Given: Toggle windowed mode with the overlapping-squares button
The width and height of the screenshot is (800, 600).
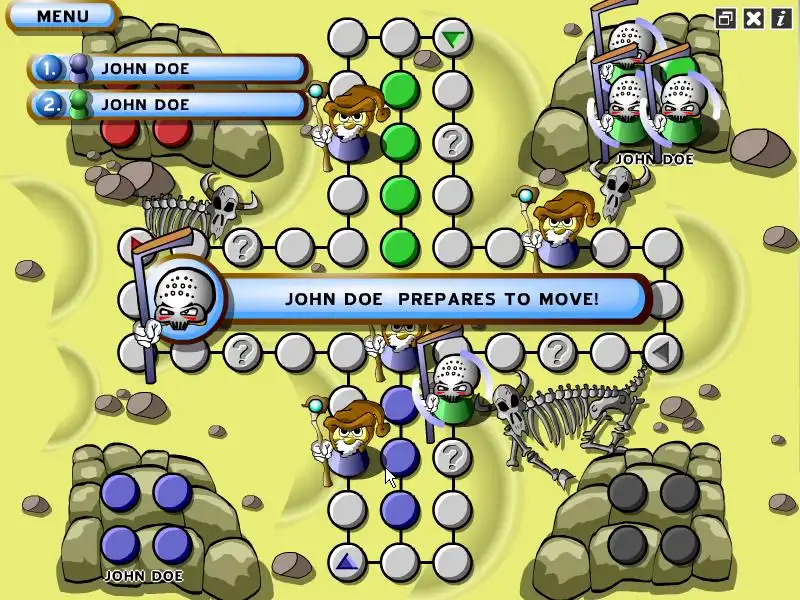Looking at the screenshot, I should click(726, 17).
